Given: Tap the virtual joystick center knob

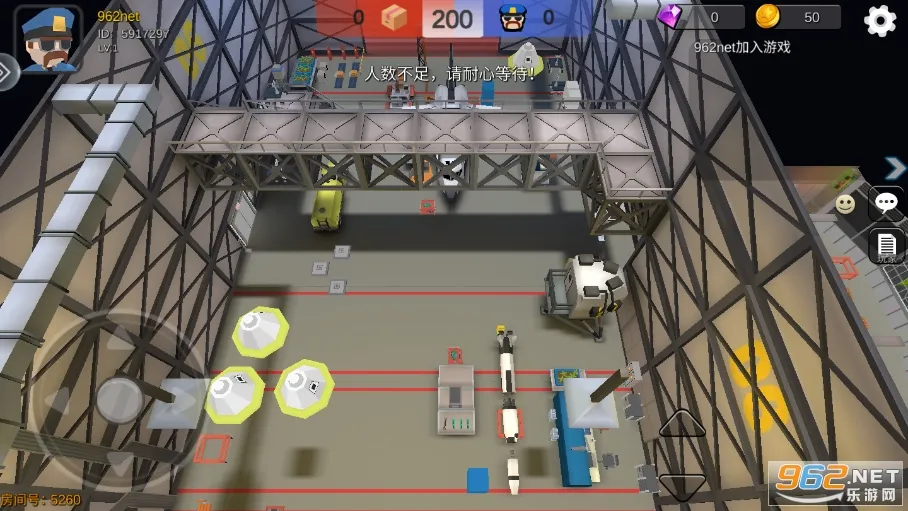Looking at the screenshot, I should click(x=120, y=399).
